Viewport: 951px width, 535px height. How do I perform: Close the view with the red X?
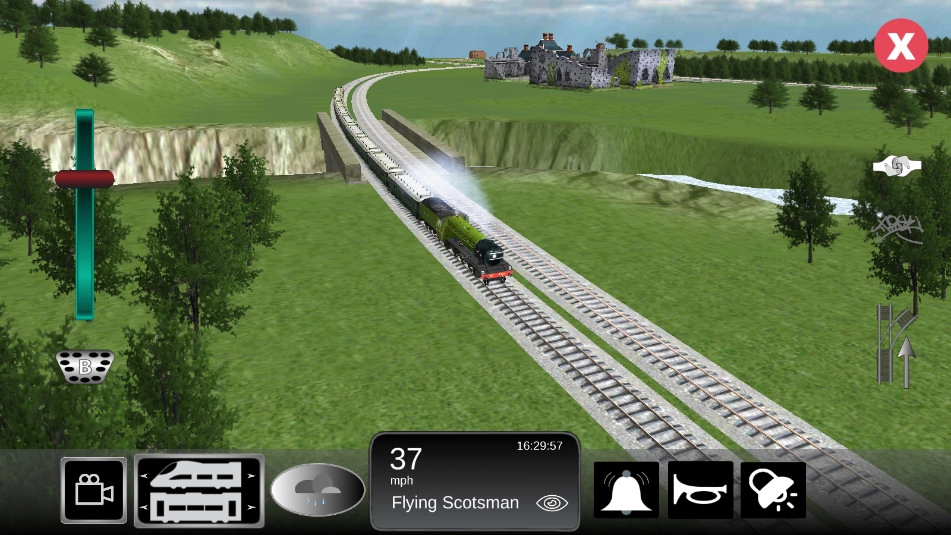901,46
